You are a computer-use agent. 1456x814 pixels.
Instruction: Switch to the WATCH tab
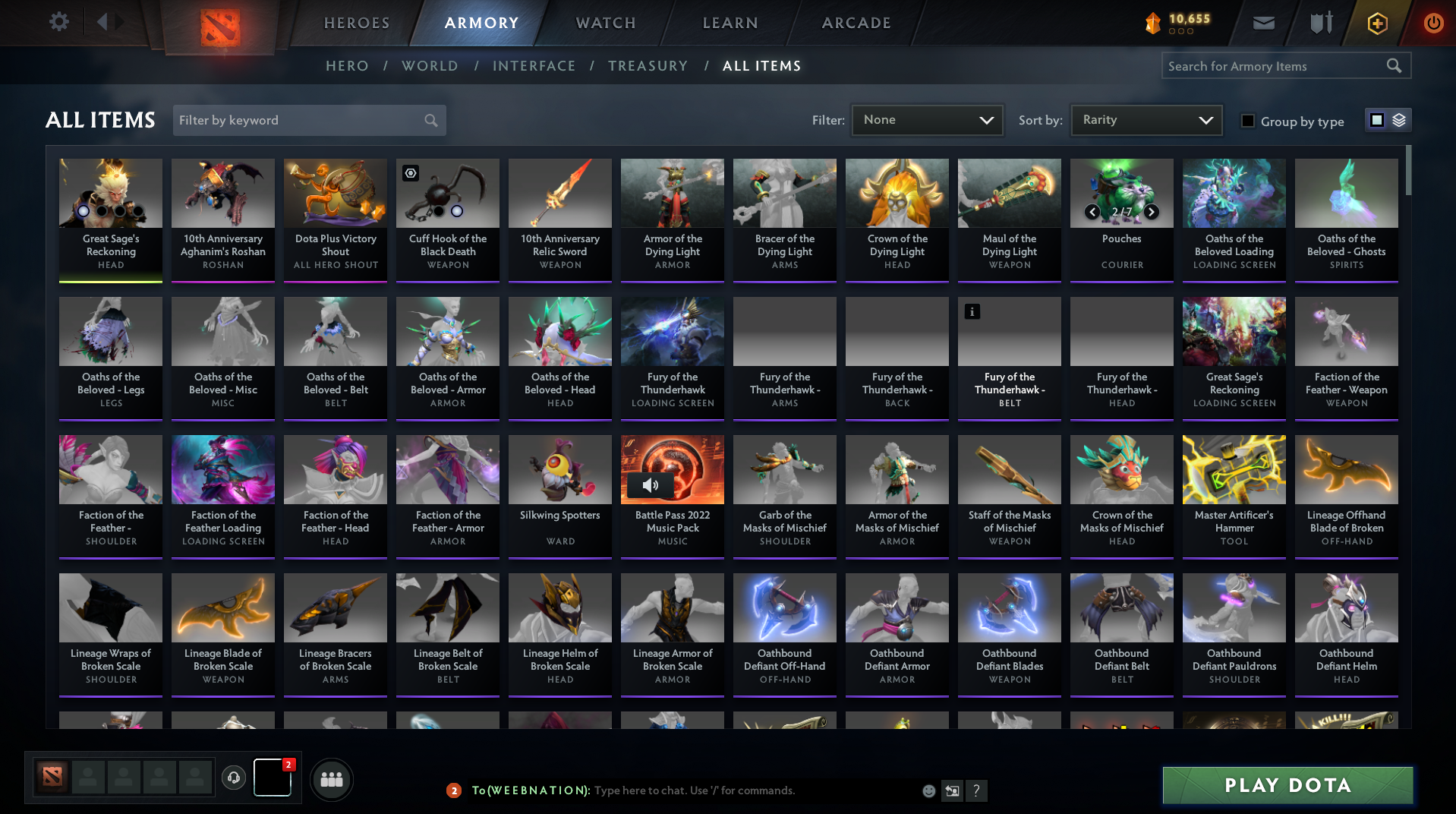605,23
